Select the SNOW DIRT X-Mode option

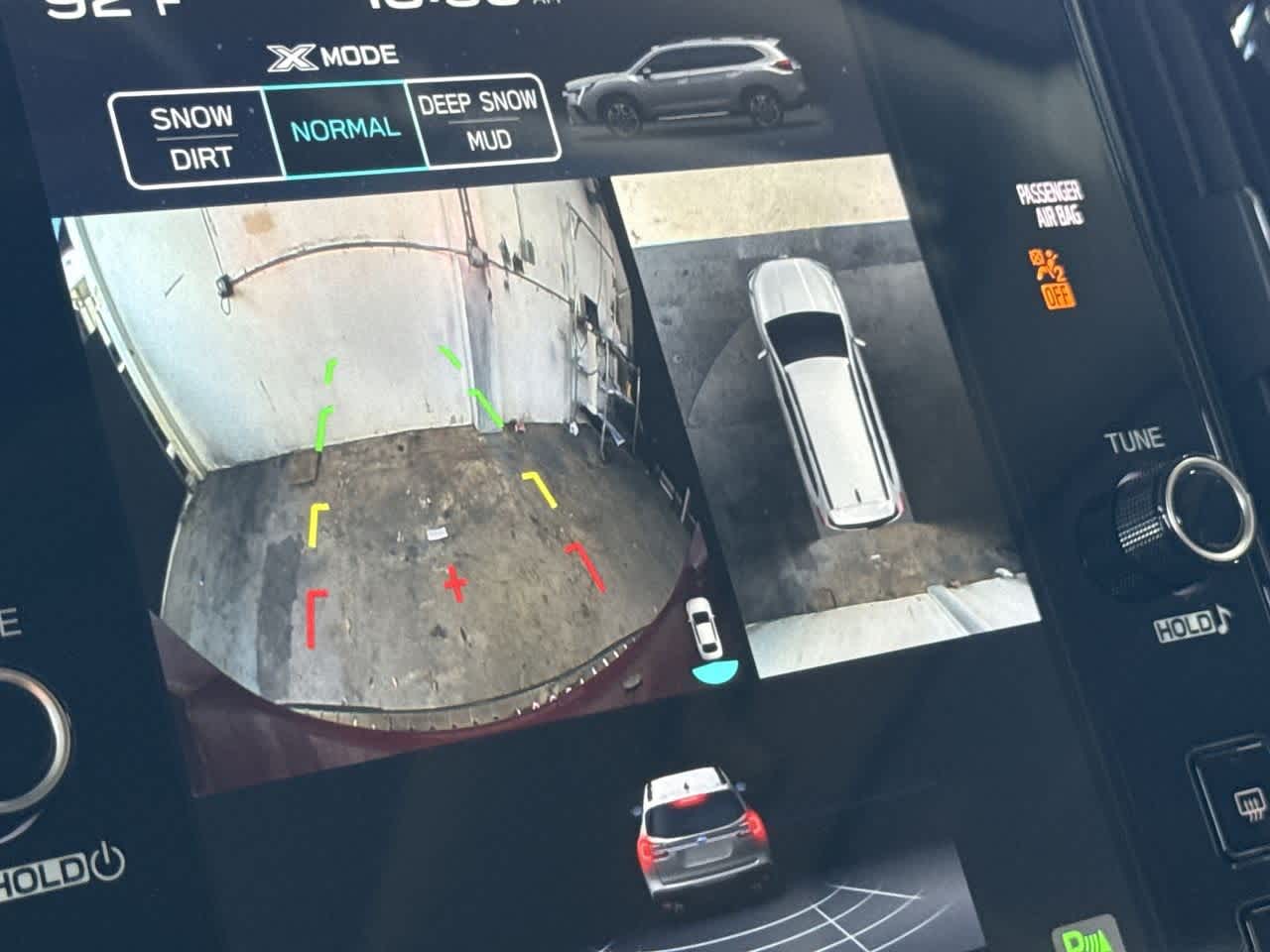point(191,138)
